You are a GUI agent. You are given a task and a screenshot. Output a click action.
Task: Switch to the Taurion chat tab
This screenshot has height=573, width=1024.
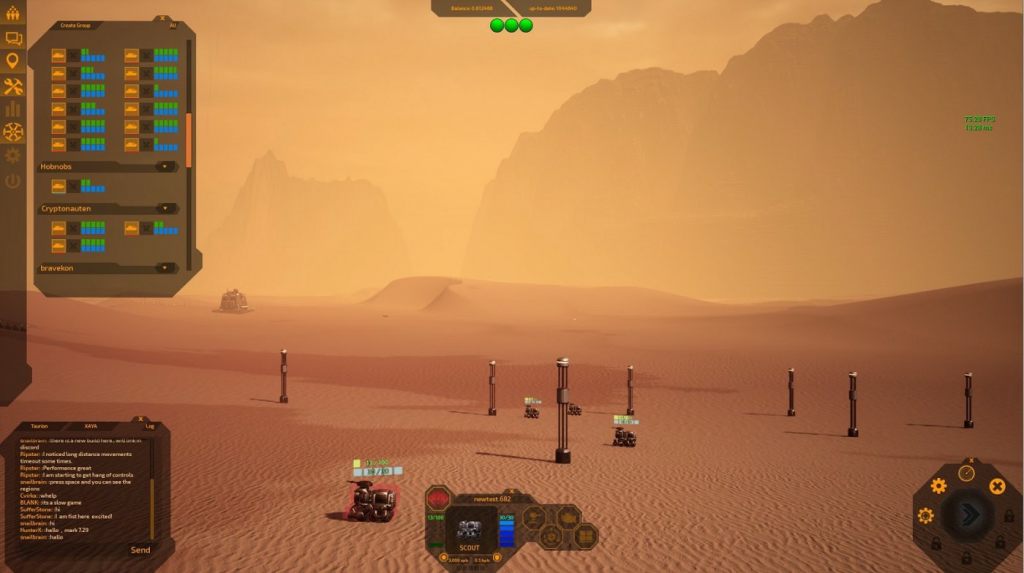(x=40, y=426)
